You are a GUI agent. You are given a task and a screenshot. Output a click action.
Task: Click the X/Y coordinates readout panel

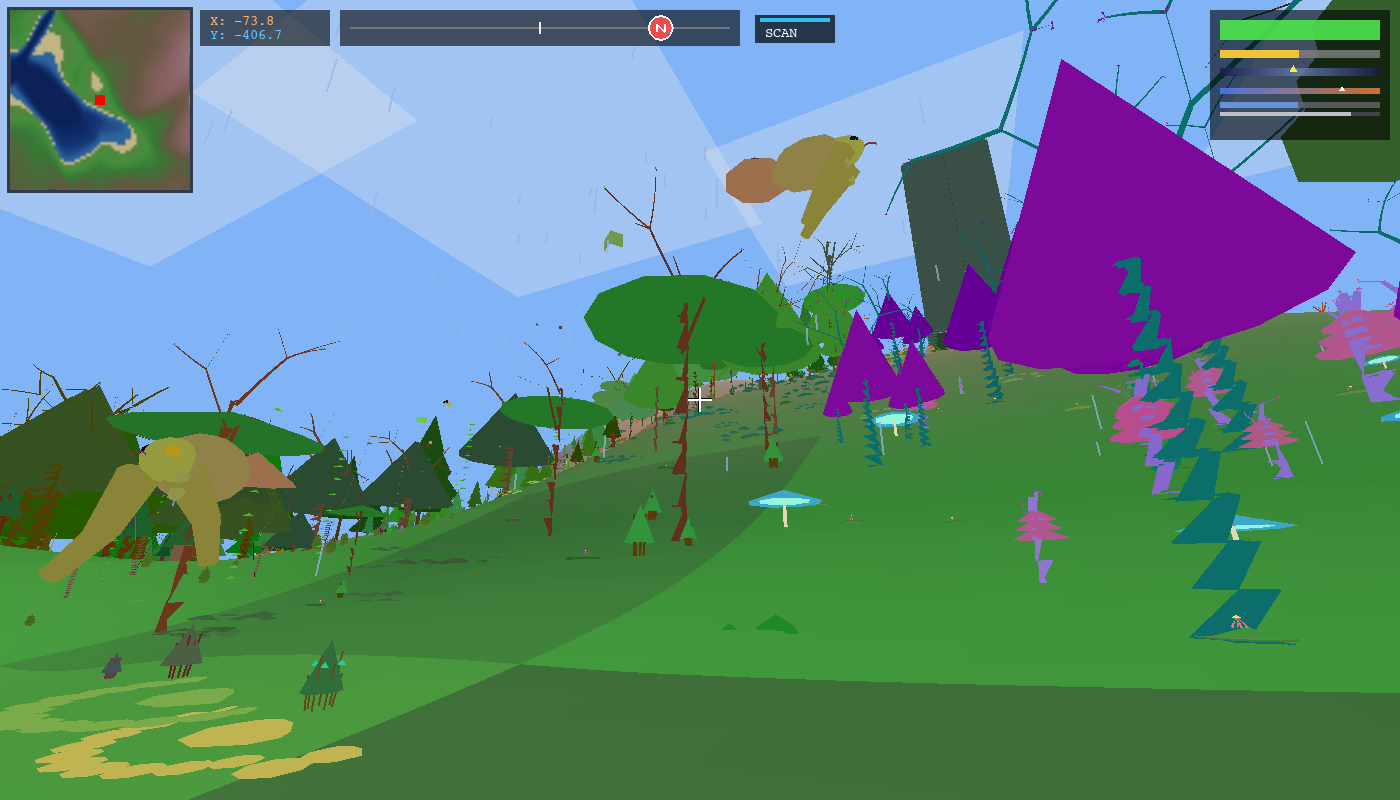pos(265,28)
